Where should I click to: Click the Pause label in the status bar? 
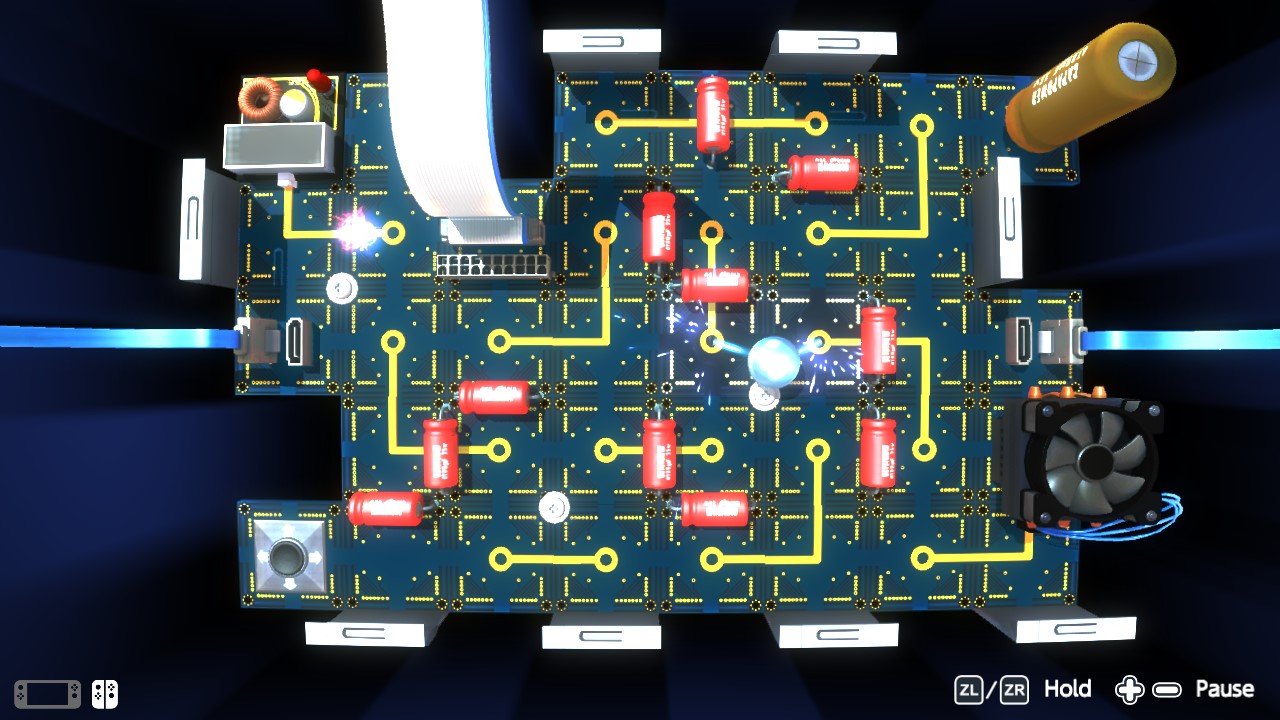(x=1225, y=689)
